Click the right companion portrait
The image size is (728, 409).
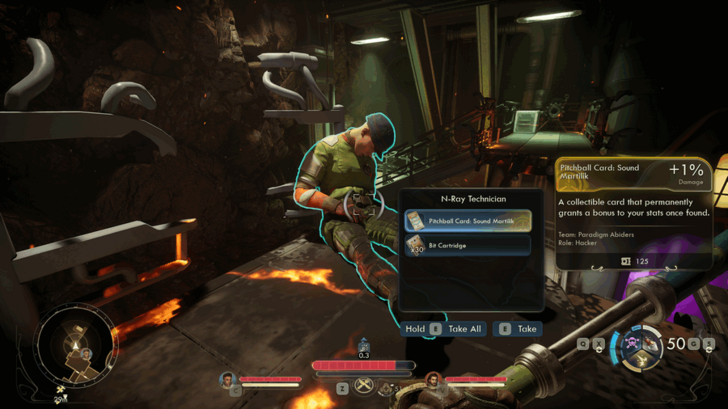click(432, 380)
